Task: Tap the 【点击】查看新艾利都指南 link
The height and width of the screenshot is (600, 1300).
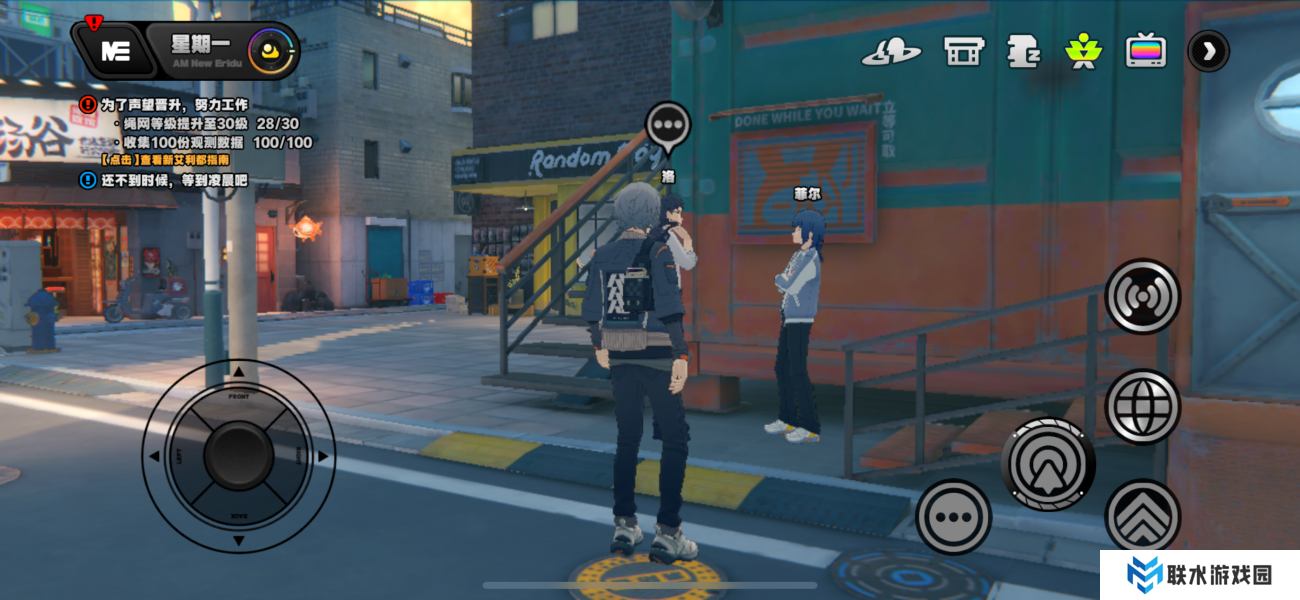Action: point(165,160)
